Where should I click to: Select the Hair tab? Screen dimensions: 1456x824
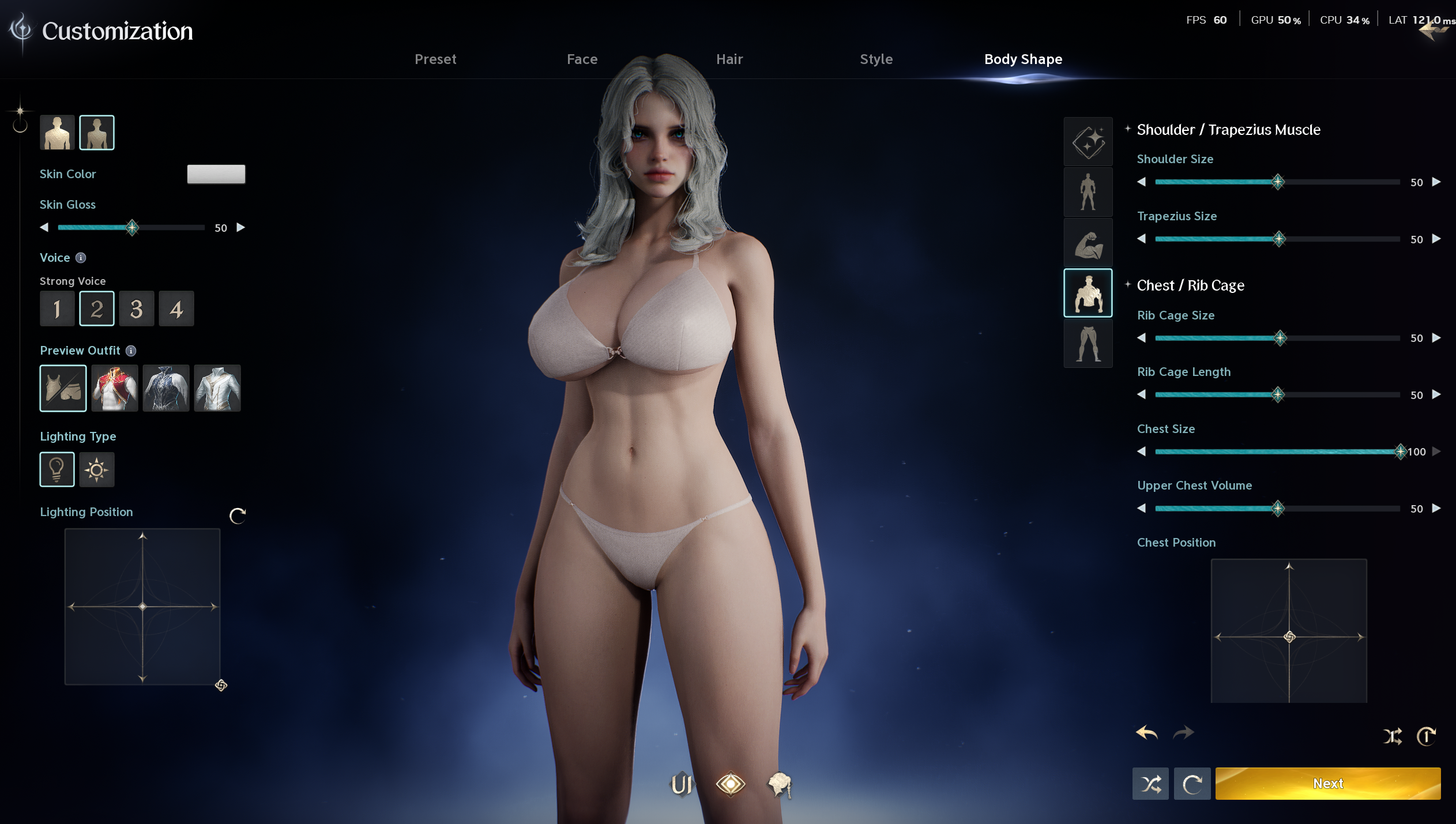pos(729,59)
